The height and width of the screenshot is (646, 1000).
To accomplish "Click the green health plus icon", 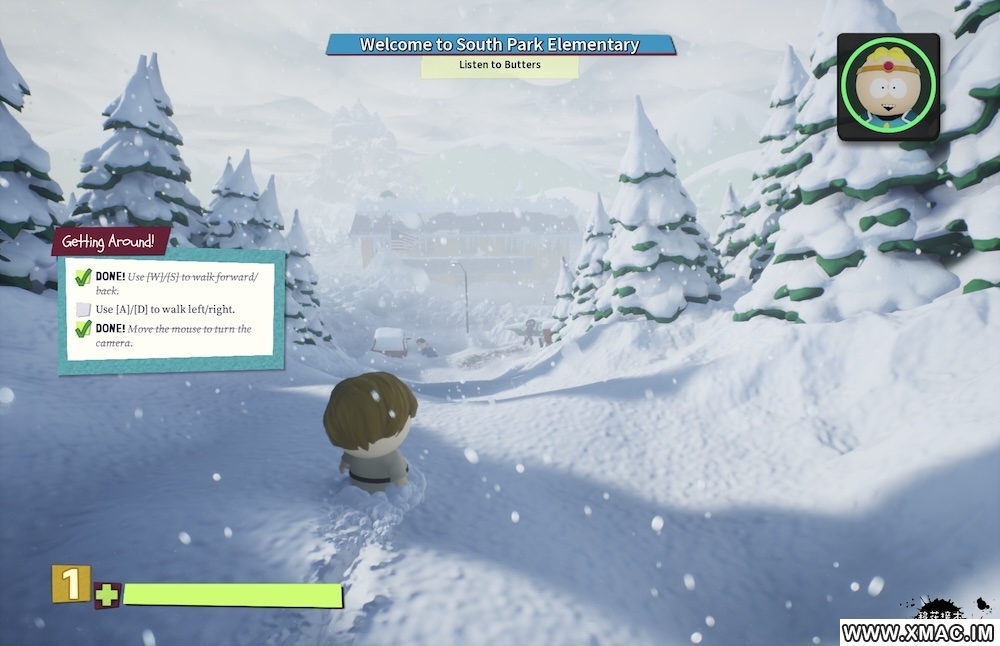I will tap(106, 596).
